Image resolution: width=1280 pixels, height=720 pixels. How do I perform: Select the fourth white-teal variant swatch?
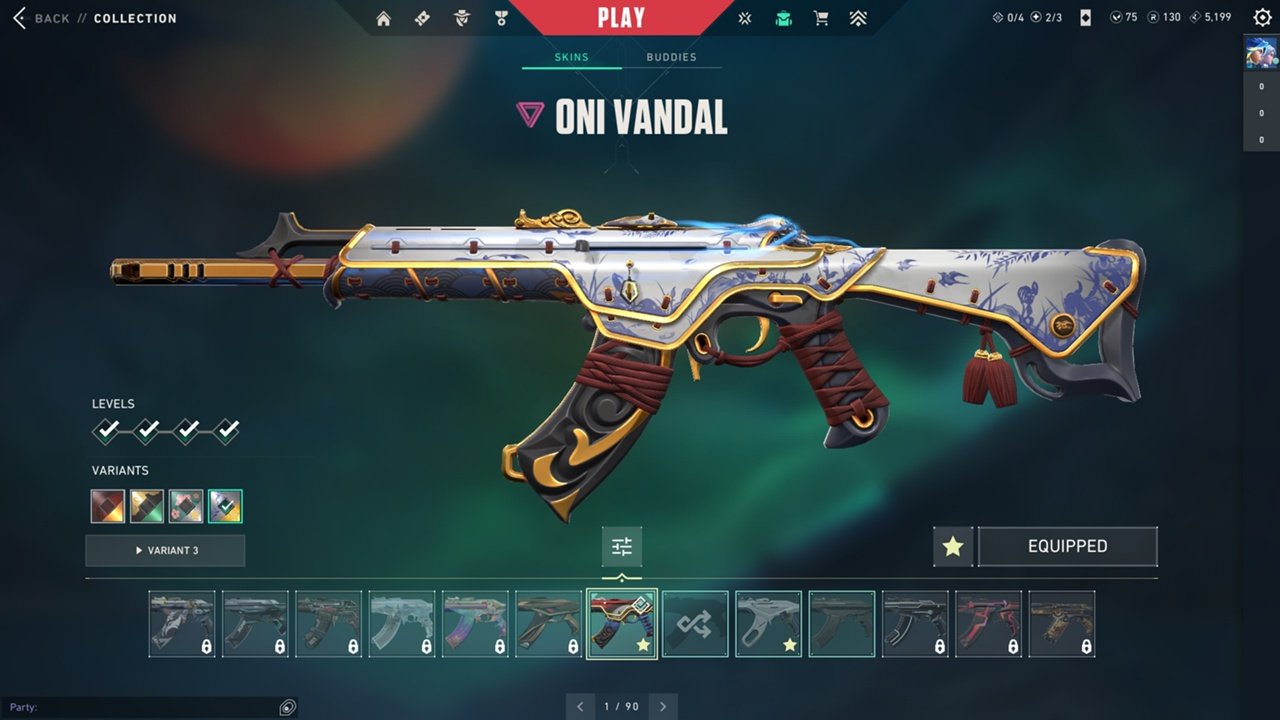point(225,506)
